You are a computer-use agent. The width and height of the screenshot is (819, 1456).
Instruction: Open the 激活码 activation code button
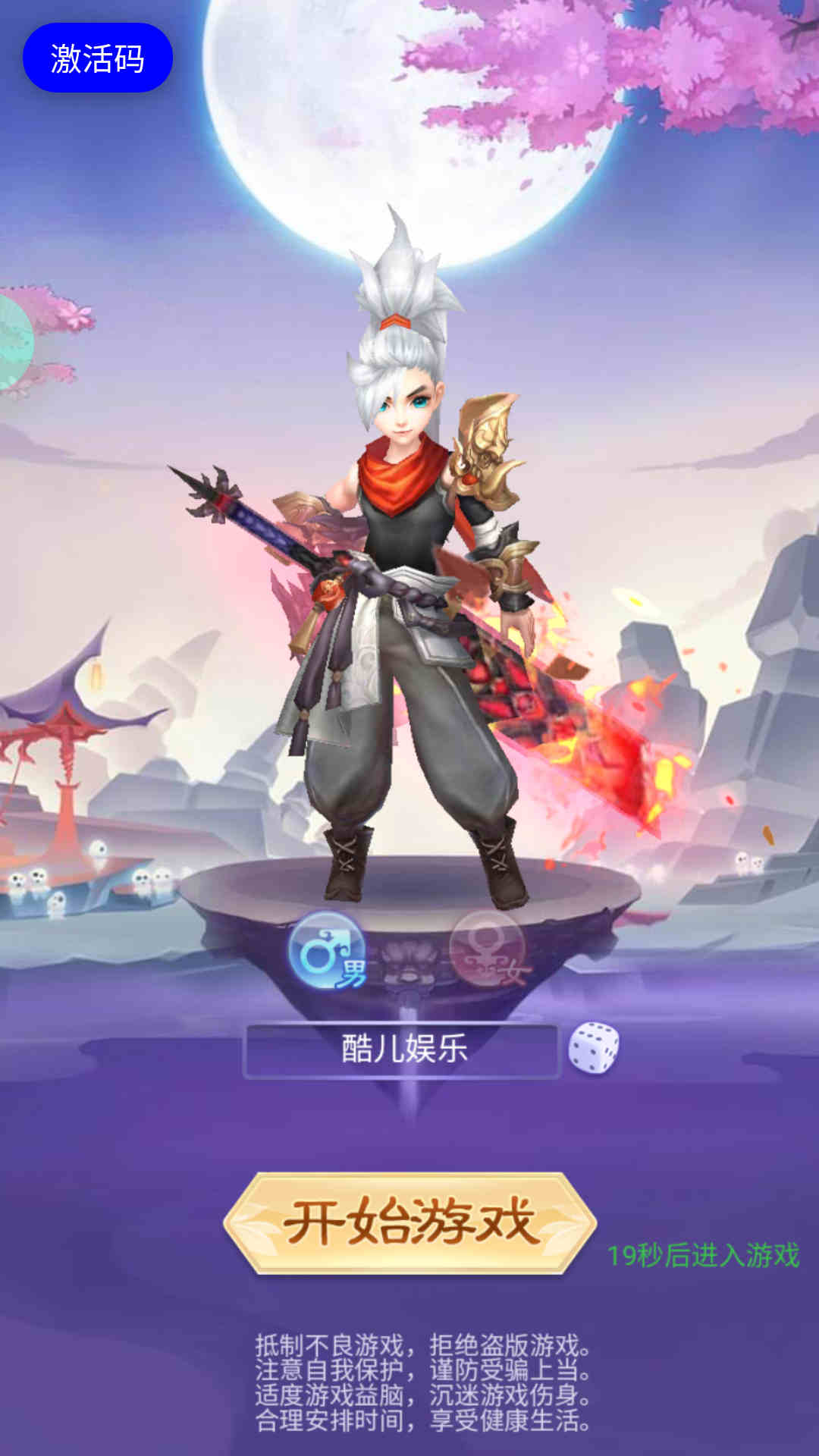(98, 58)
